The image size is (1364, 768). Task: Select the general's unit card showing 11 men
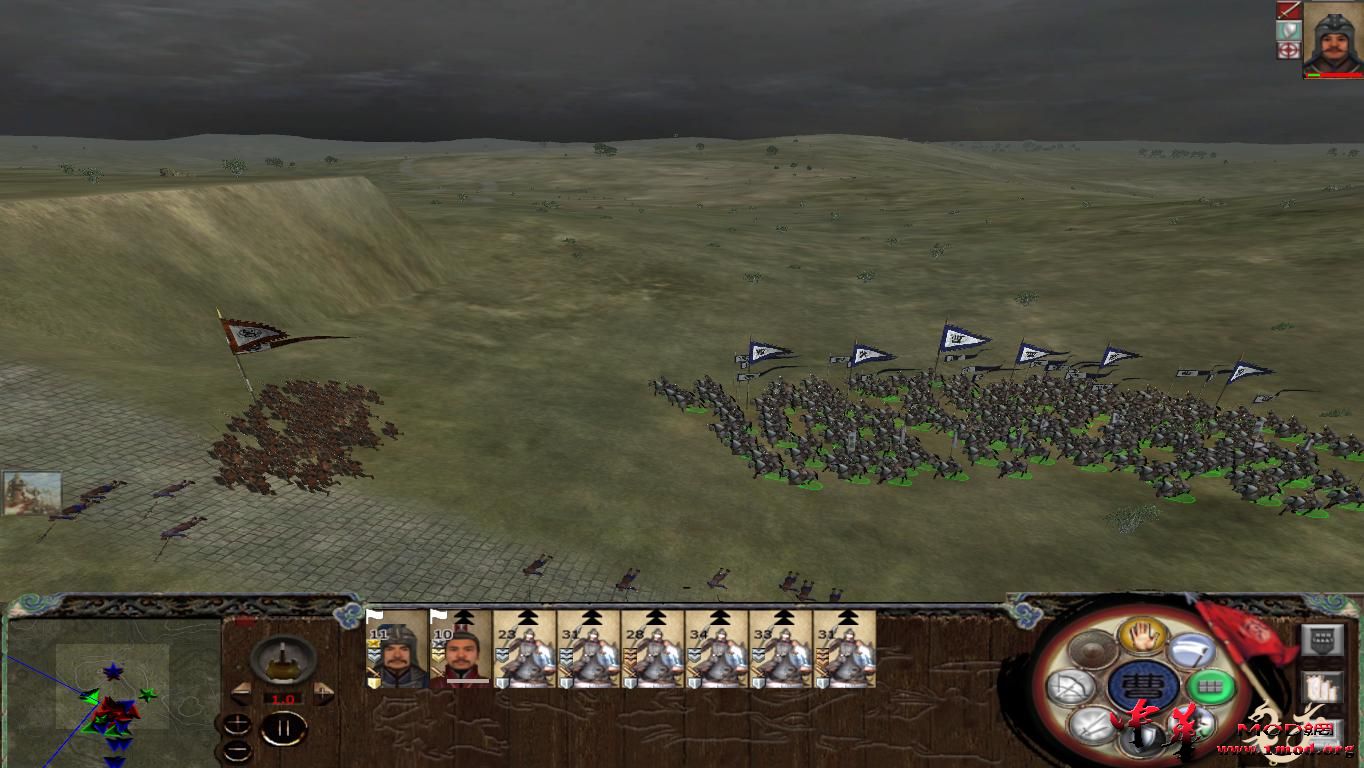(x=395, y=655)
